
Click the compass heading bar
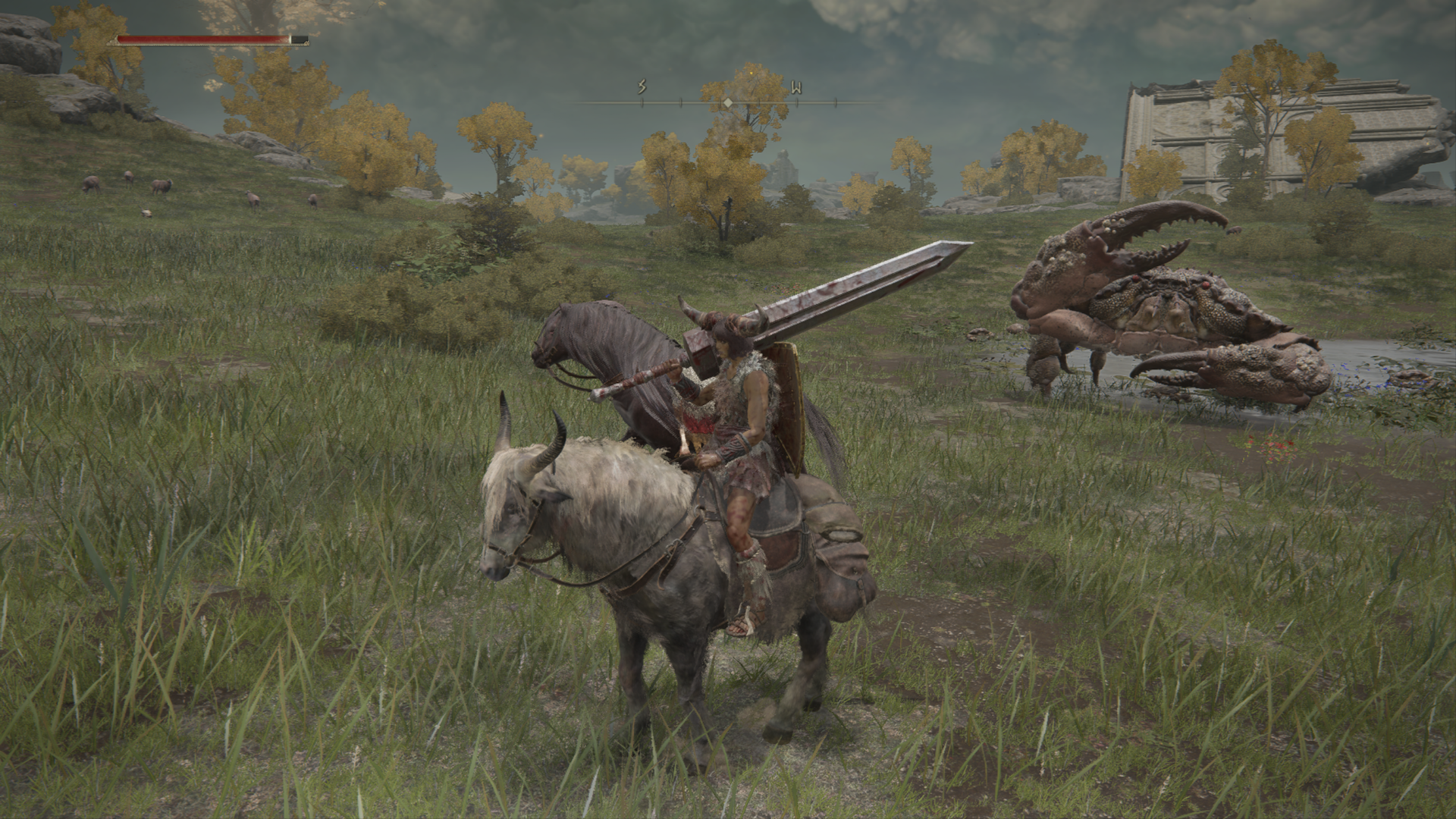727,101
